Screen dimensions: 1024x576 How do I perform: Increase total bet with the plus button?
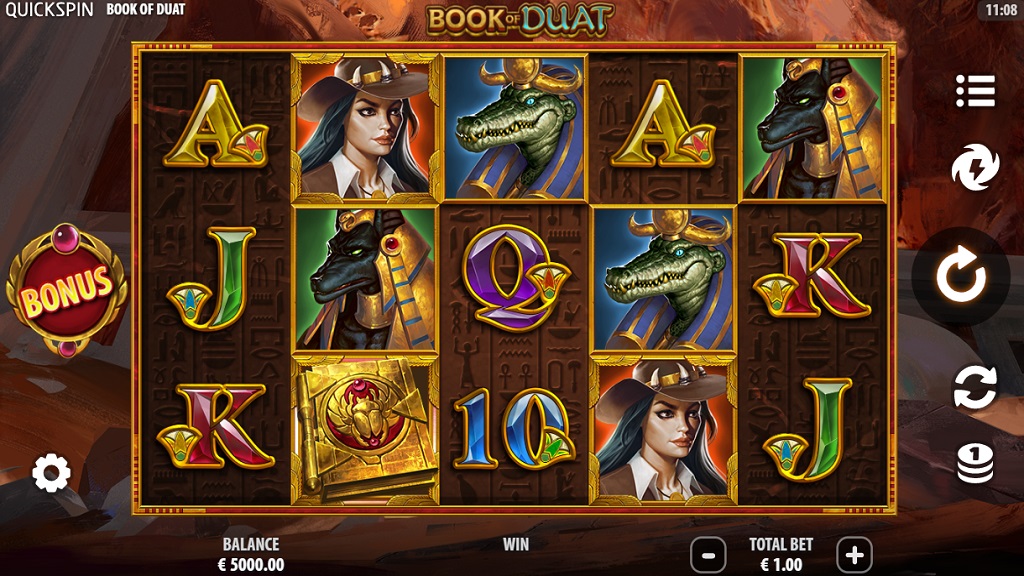[x=854, y=554]
